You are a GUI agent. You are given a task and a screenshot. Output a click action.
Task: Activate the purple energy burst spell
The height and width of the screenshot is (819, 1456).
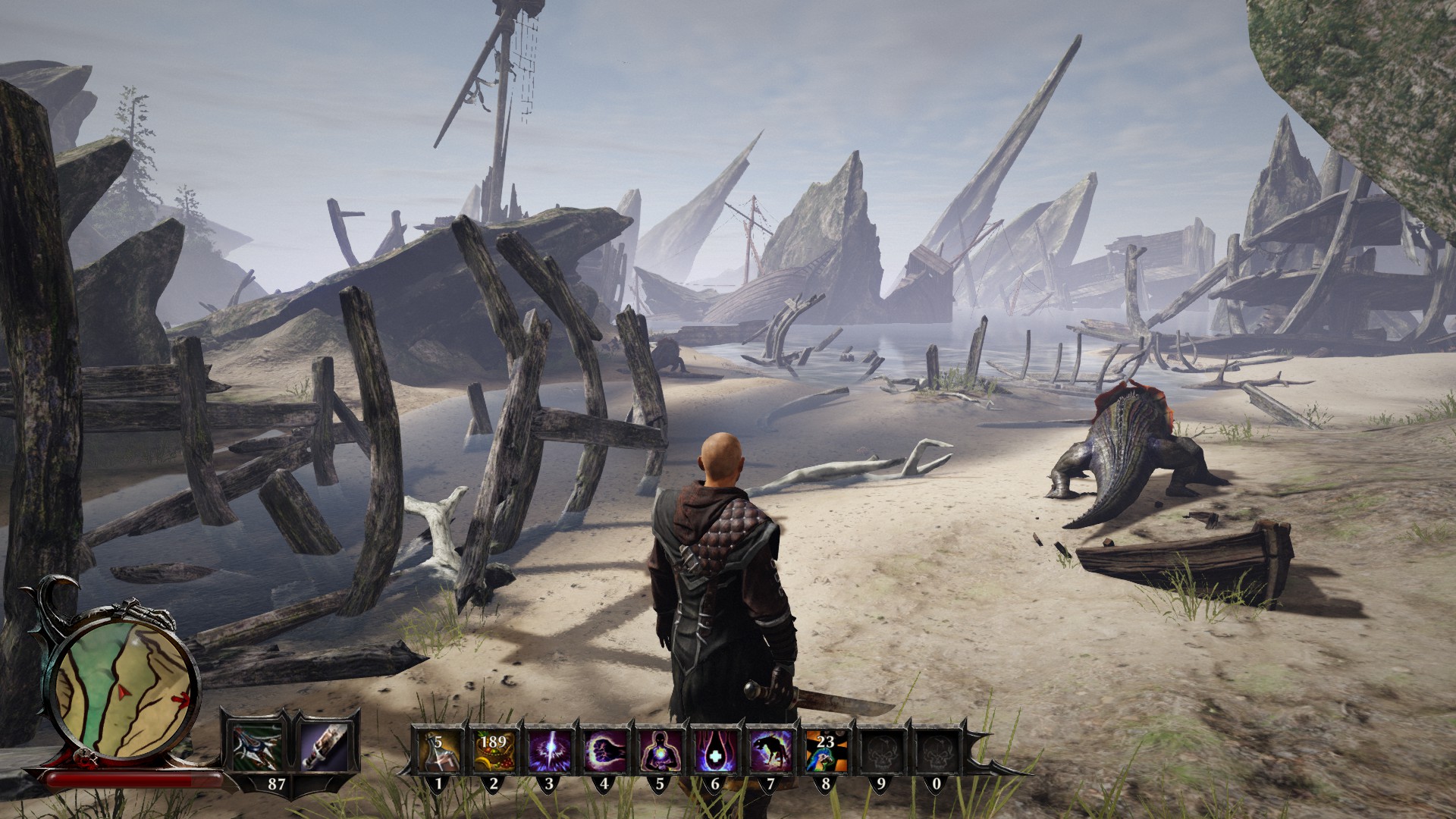tap(549, 749)
